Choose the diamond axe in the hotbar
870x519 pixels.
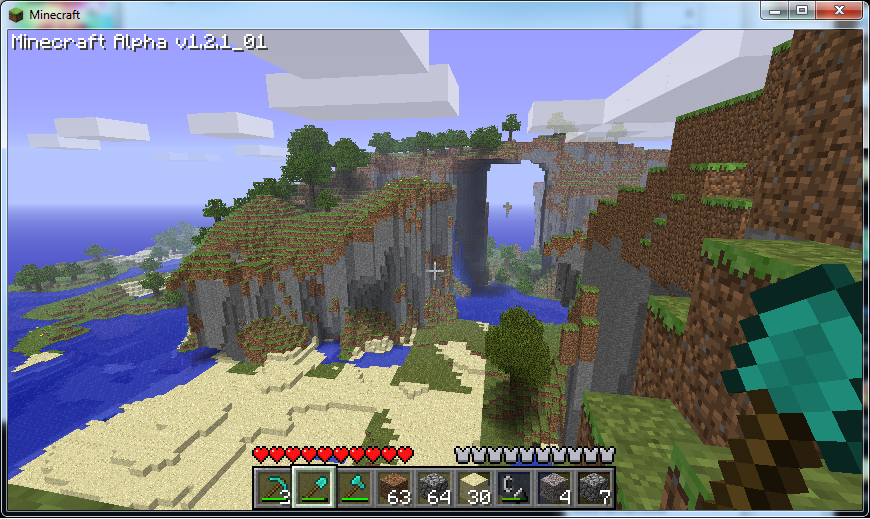(352, 487)
